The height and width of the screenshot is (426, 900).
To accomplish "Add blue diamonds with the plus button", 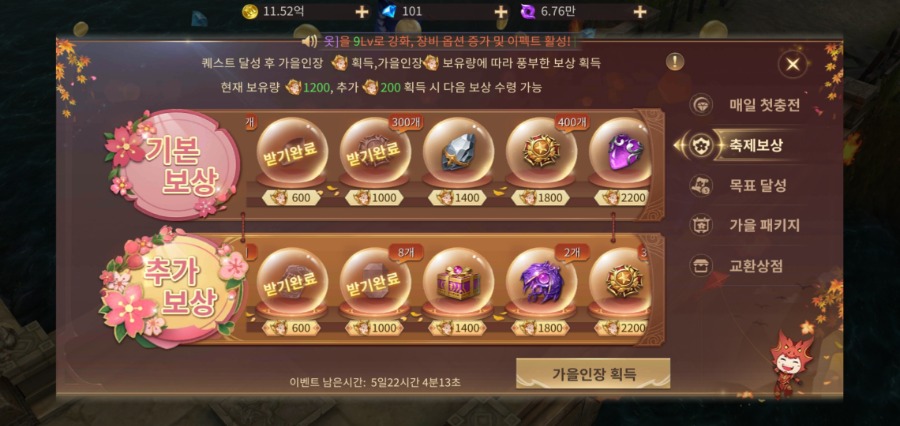I will 501,12.
